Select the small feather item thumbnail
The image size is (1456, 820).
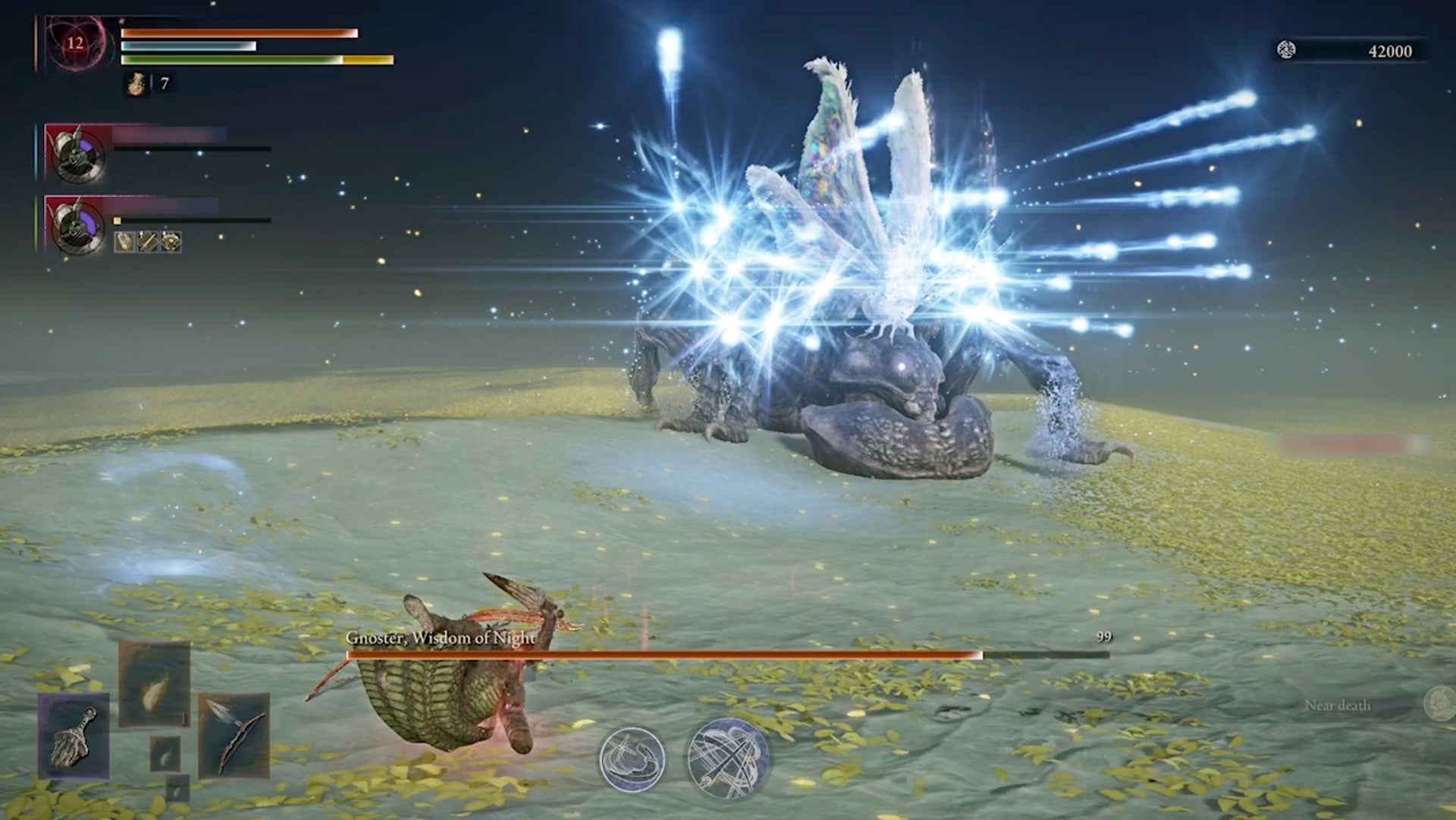pos(166,754)
